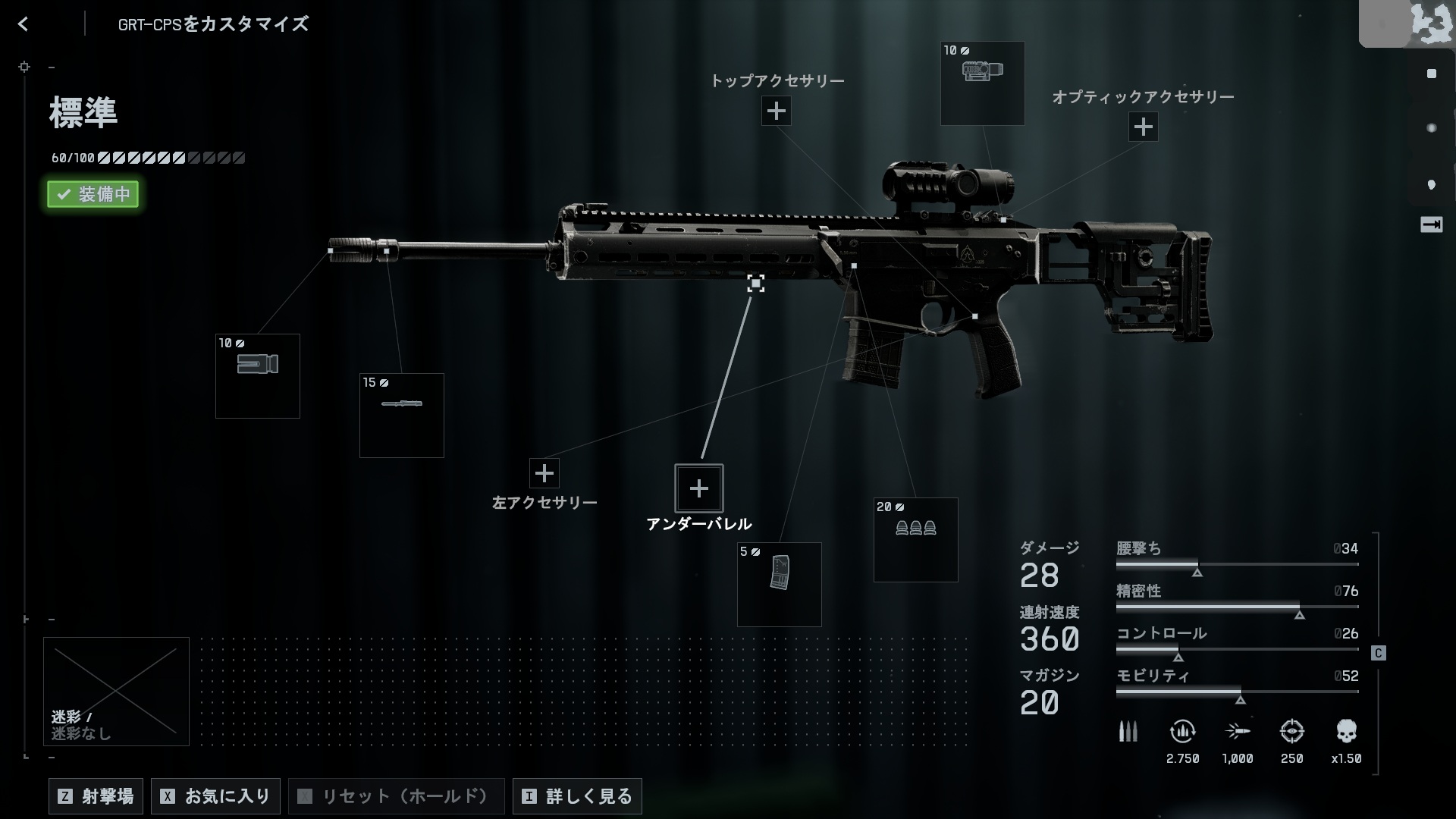Open the magazine attachment slot
Image resolution: width=1456 pixels, height=819 pixels.
(779, 585)
